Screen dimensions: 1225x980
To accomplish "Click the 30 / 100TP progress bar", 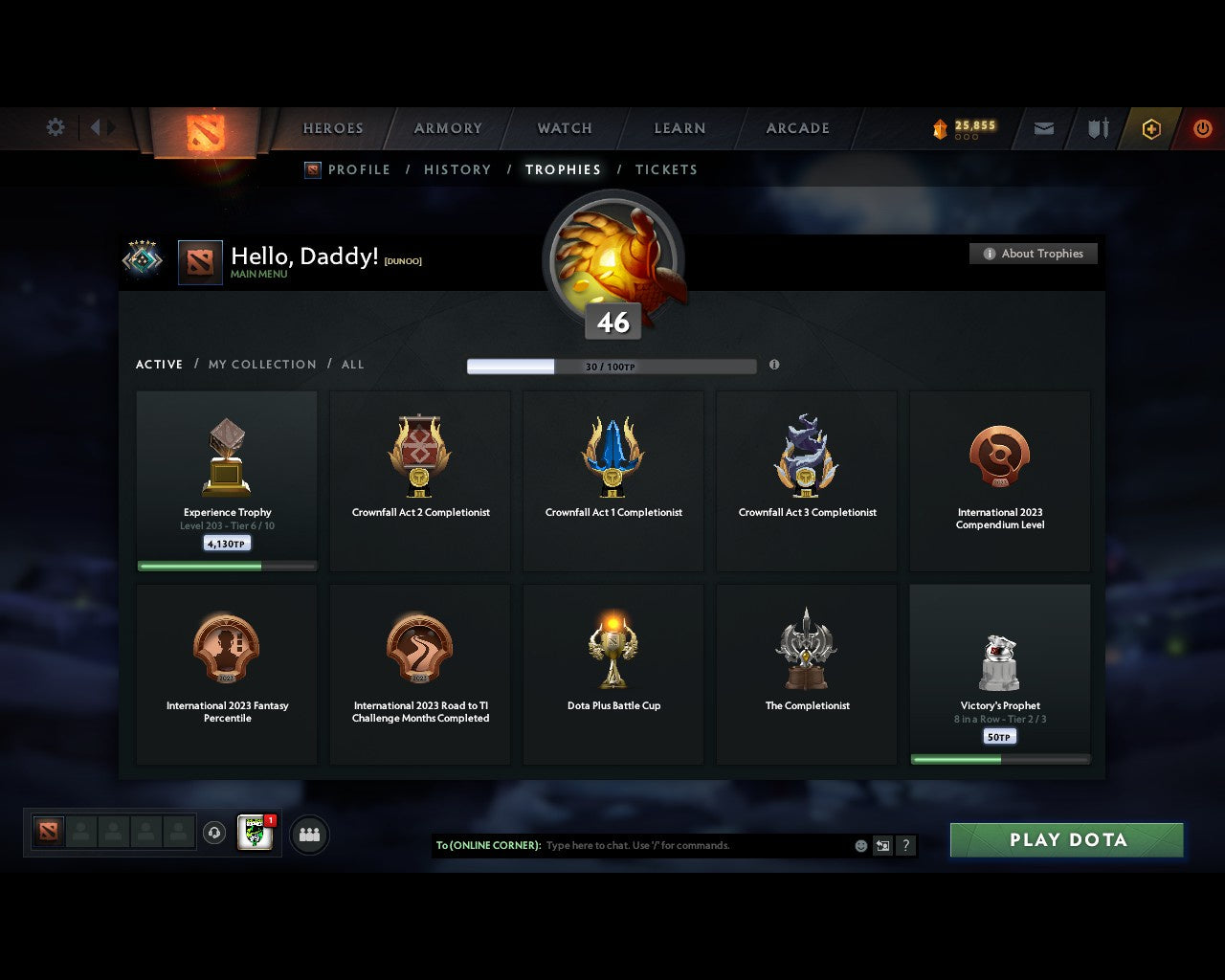I will [612, 366].
